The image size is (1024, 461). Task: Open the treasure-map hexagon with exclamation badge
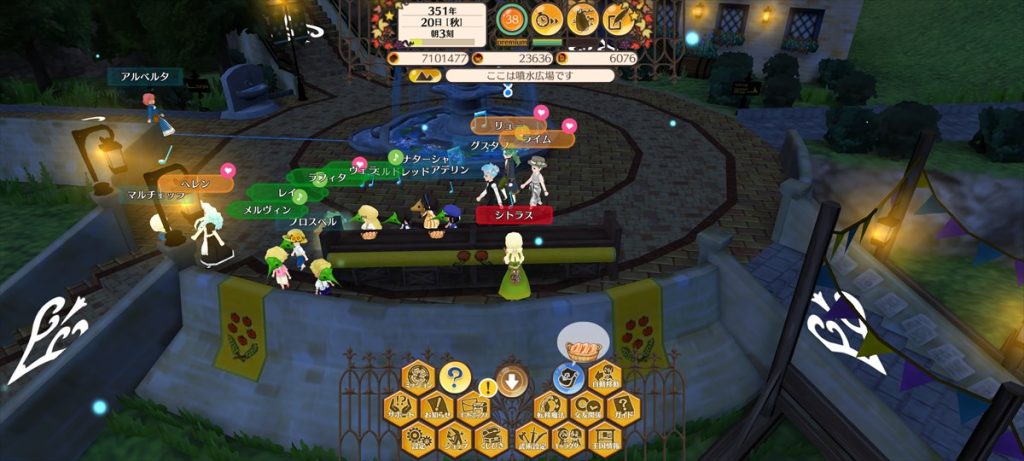[472, 409]
